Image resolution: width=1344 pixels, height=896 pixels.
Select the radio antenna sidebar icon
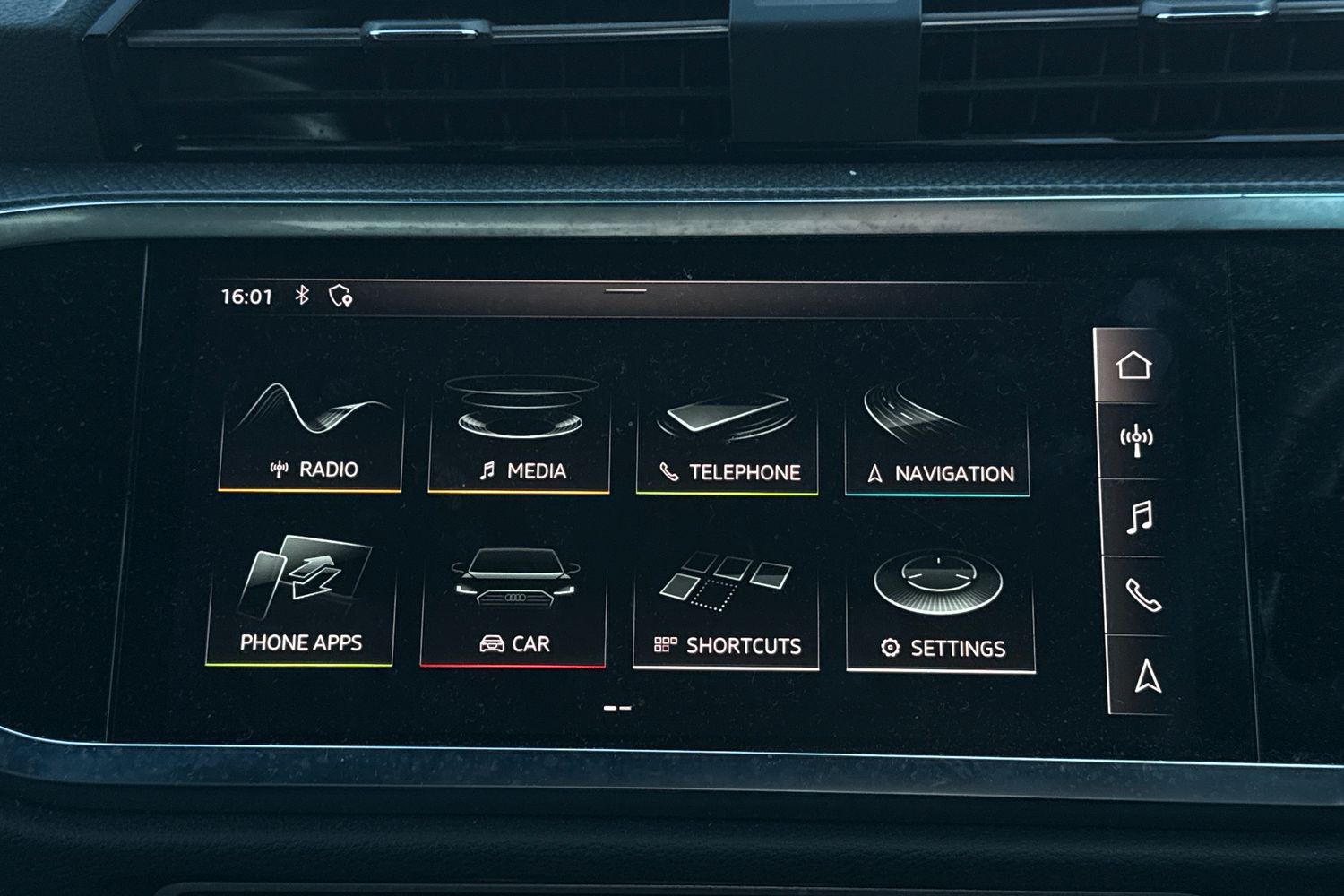(x=1137, y=440)
